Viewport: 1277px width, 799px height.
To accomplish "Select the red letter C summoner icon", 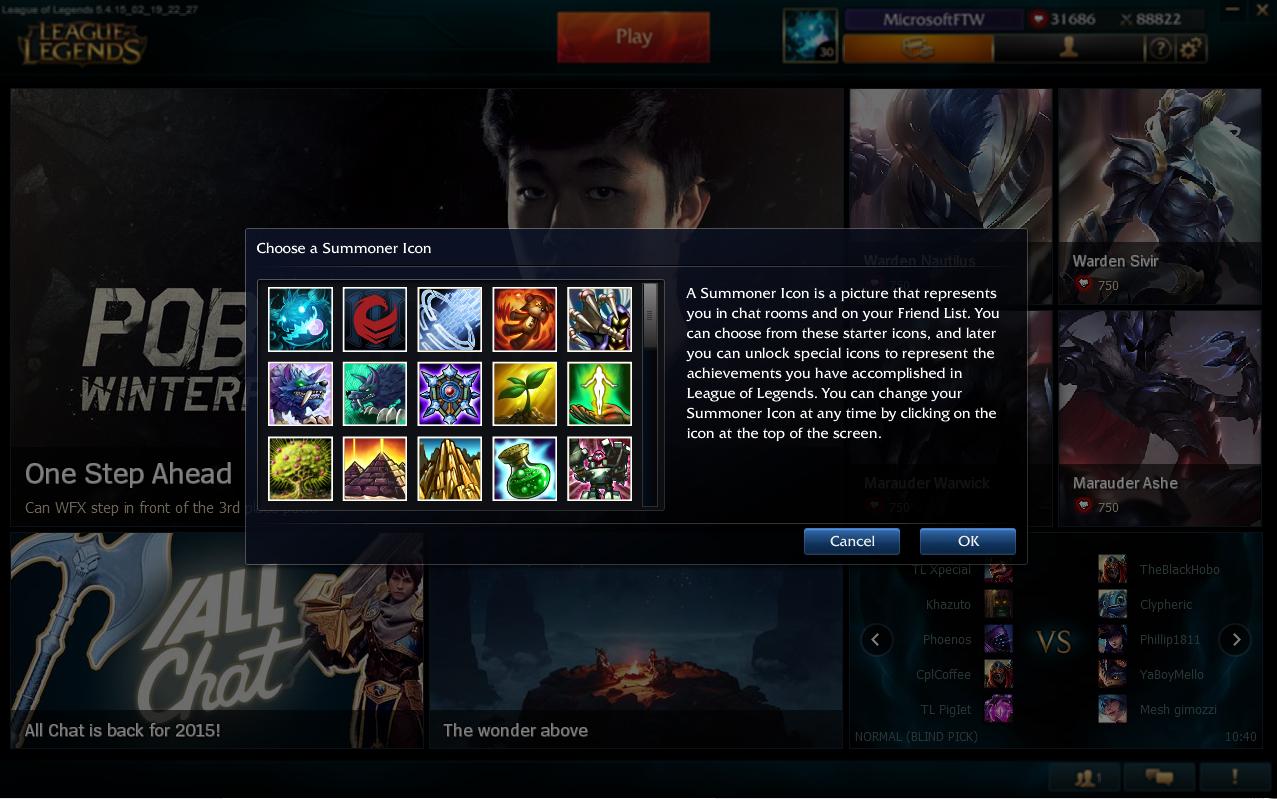I will pos(375,319).
